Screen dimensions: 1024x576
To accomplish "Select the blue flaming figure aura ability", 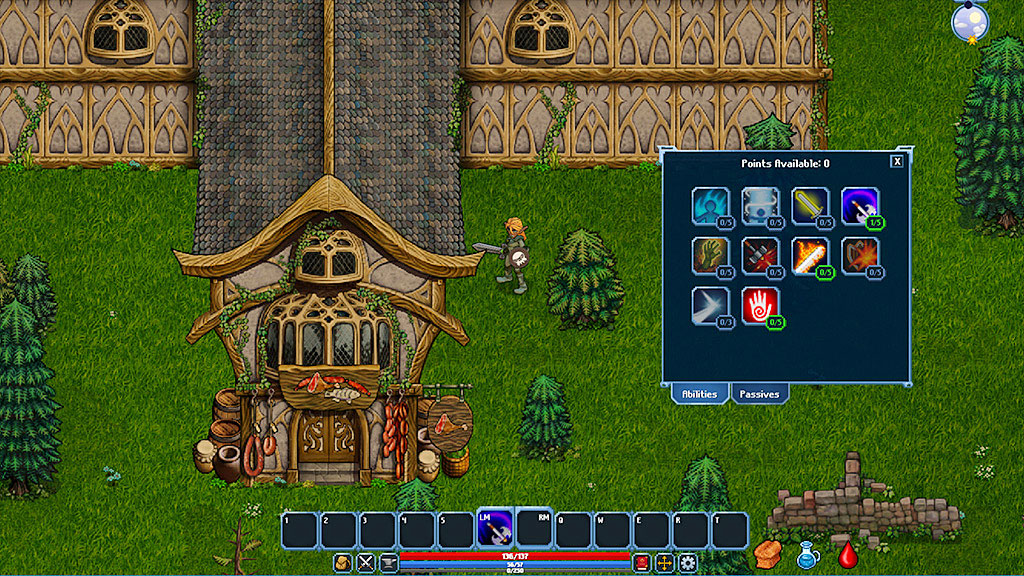I will [709, 205].
